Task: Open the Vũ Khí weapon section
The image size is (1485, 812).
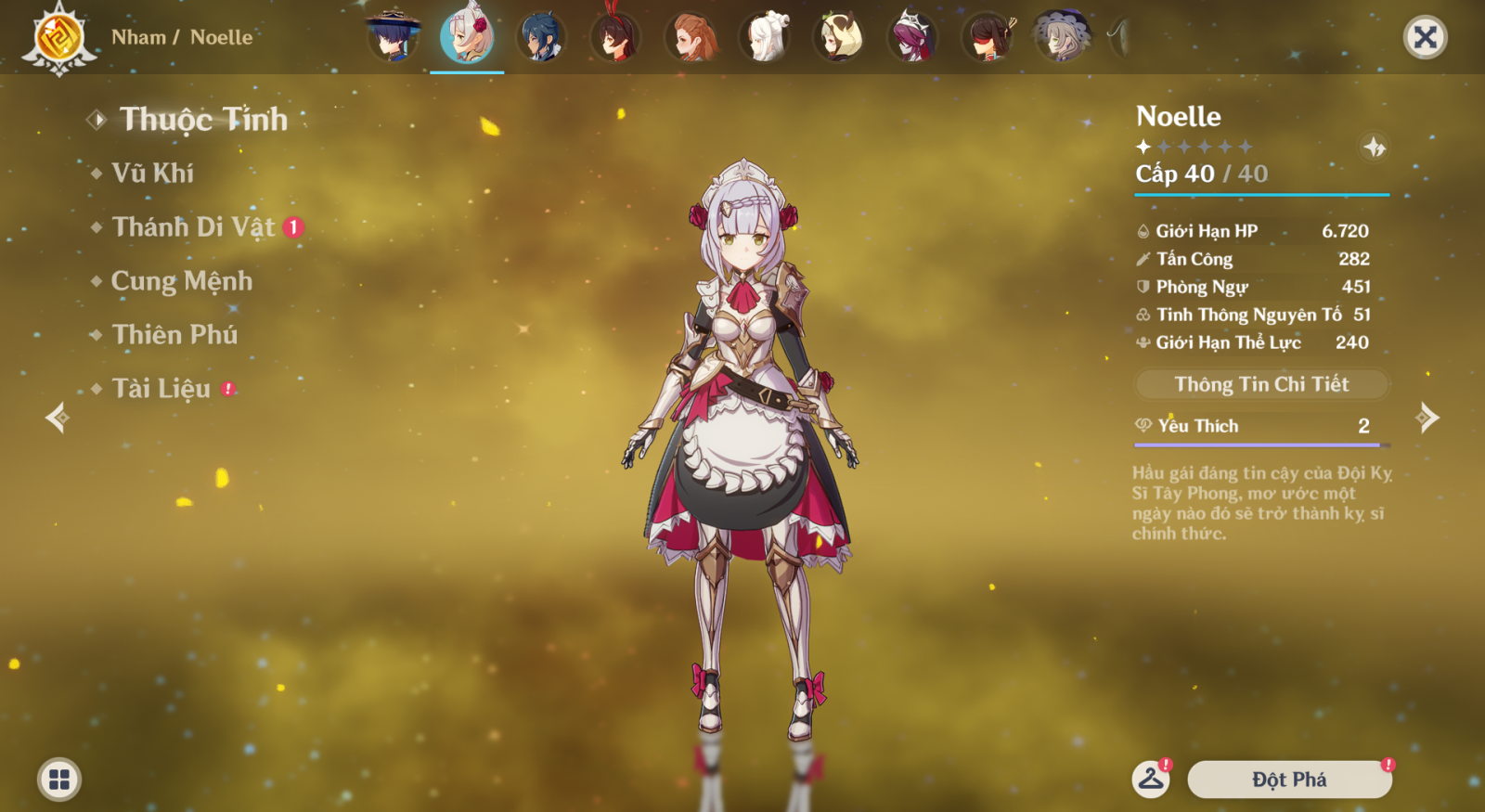Action: coord(153,174)
